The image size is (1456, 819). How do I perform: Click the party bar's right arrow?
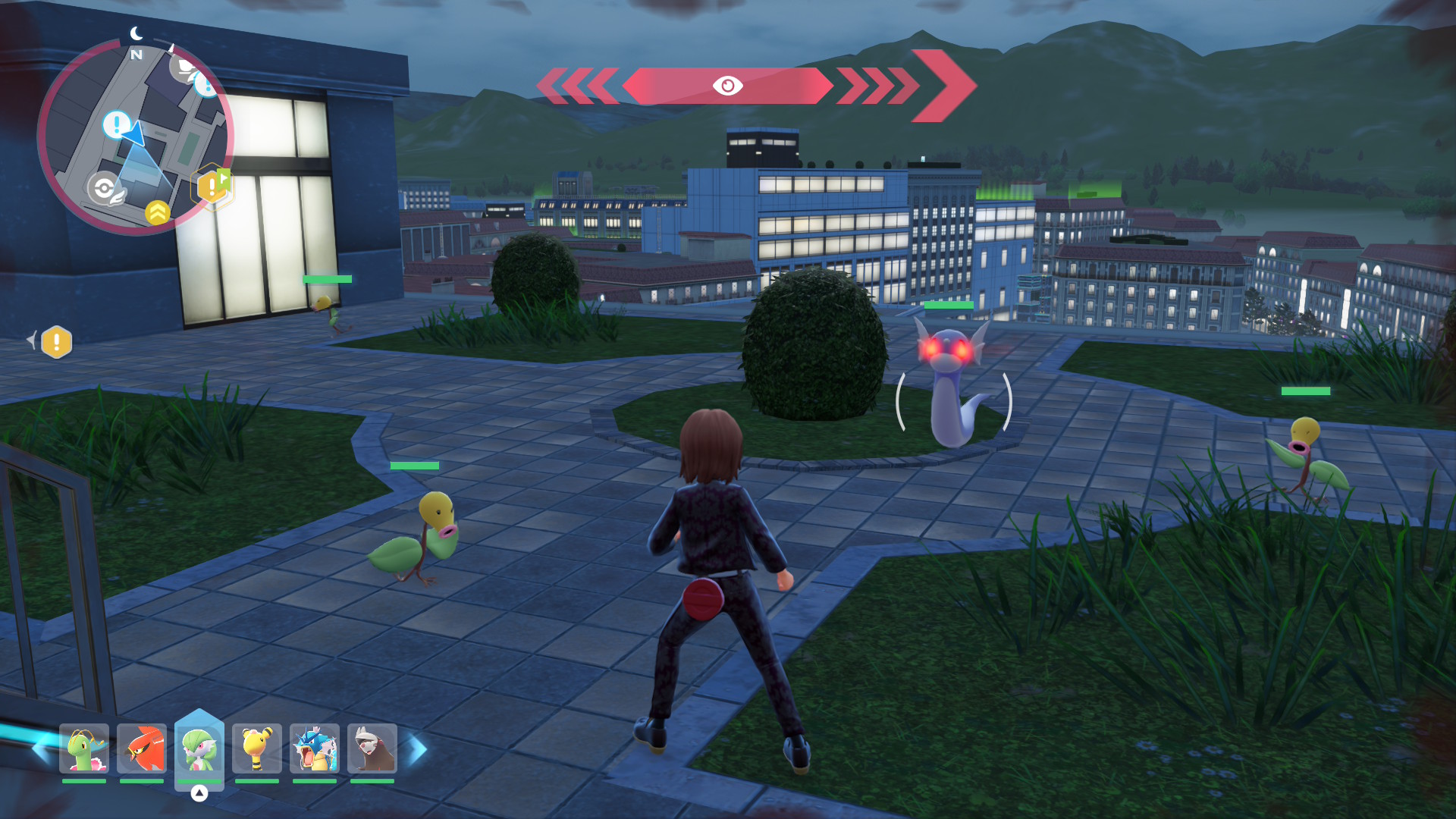pyautogui.click(x=418, y=749)
